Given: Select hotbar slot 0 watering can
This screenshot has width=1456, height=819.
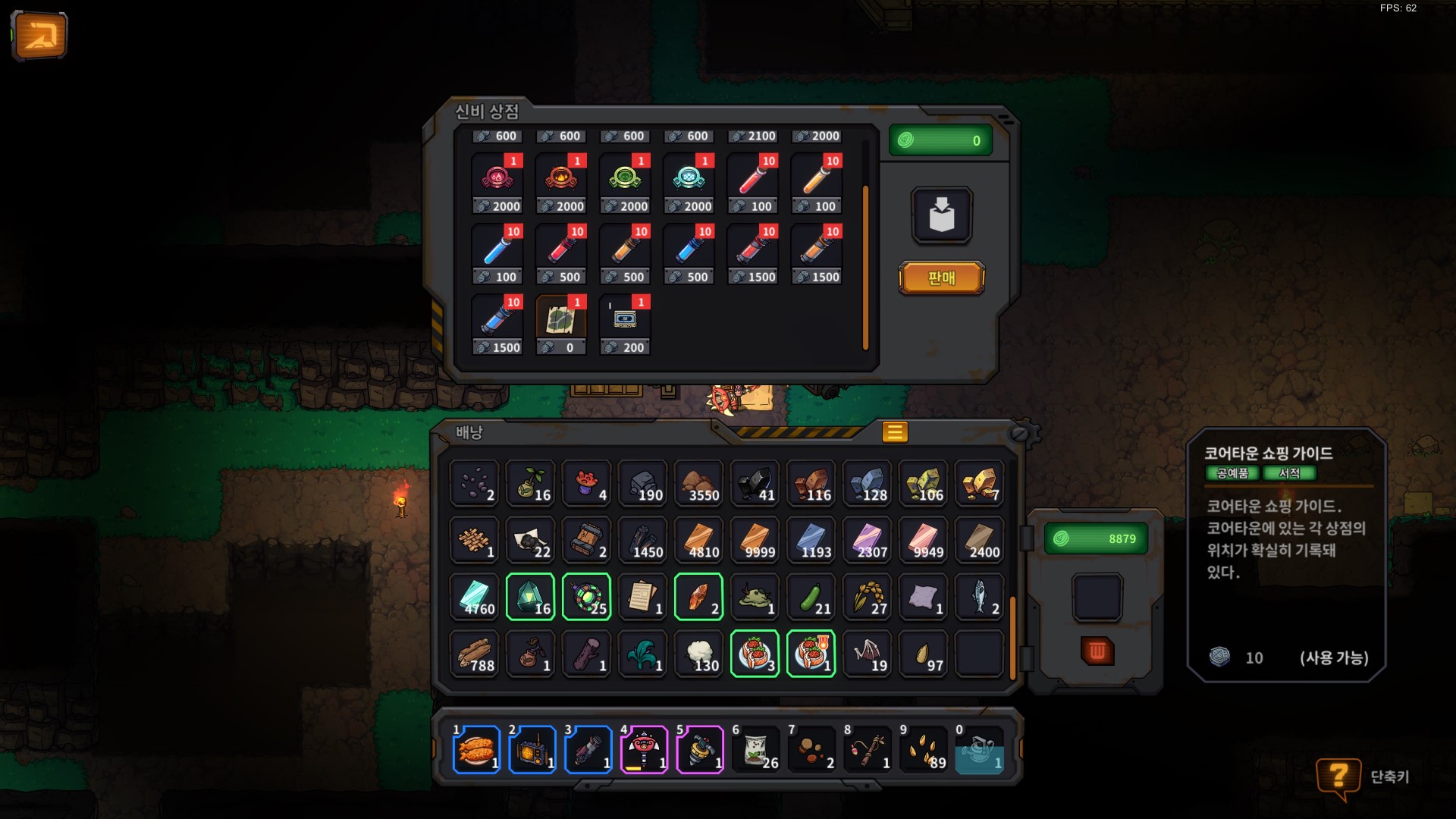Looking at the screenshot, I should point(979,750).
